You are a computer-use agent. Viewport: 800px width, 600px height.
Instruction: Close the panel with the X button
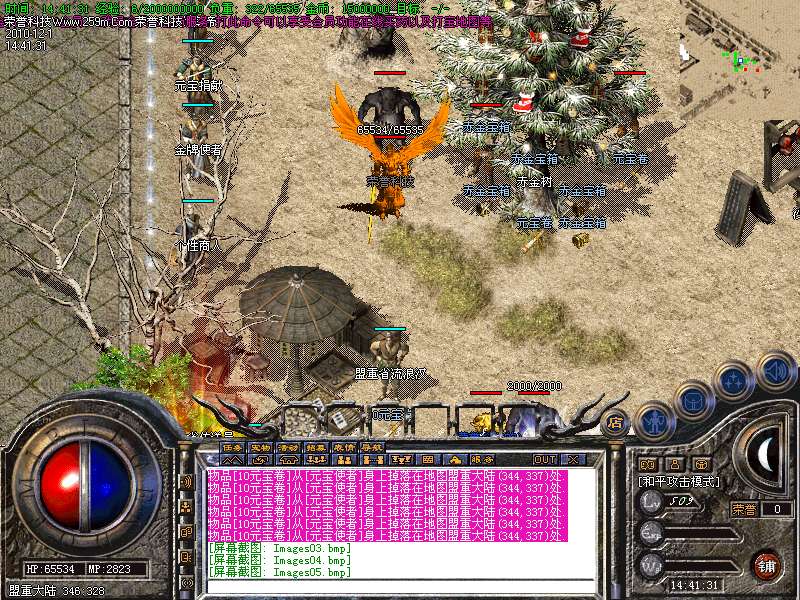coord(575,459)
